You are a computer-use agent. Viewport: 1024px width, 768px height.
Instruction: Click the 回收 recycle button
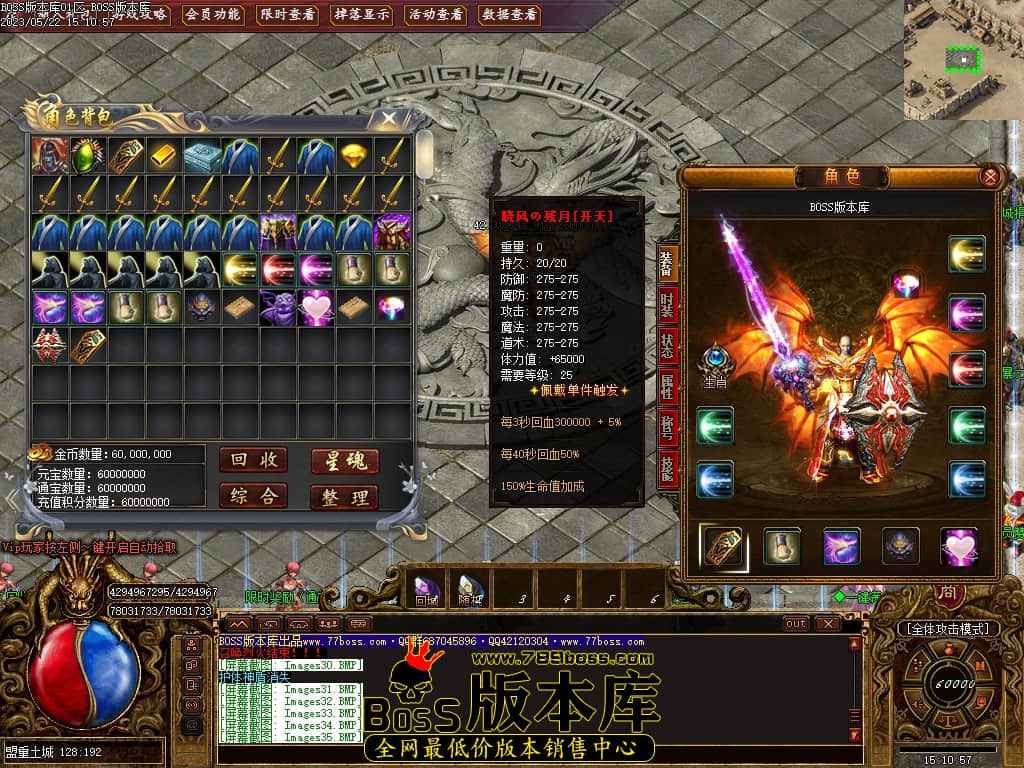pos(253,459)
